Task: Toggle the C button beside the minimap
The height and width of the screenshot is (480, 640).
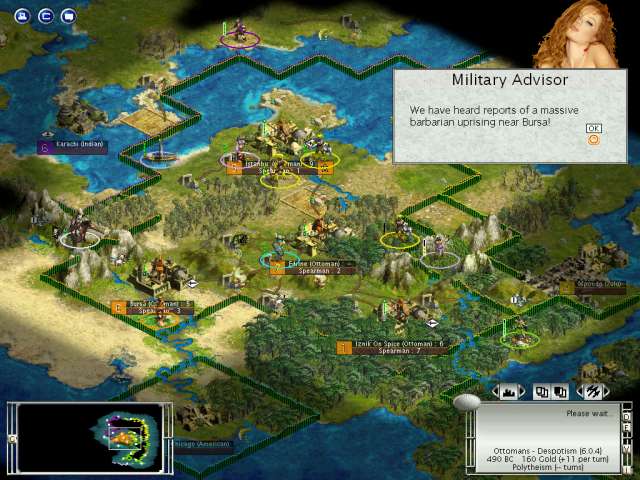Action: click(12, 439)
